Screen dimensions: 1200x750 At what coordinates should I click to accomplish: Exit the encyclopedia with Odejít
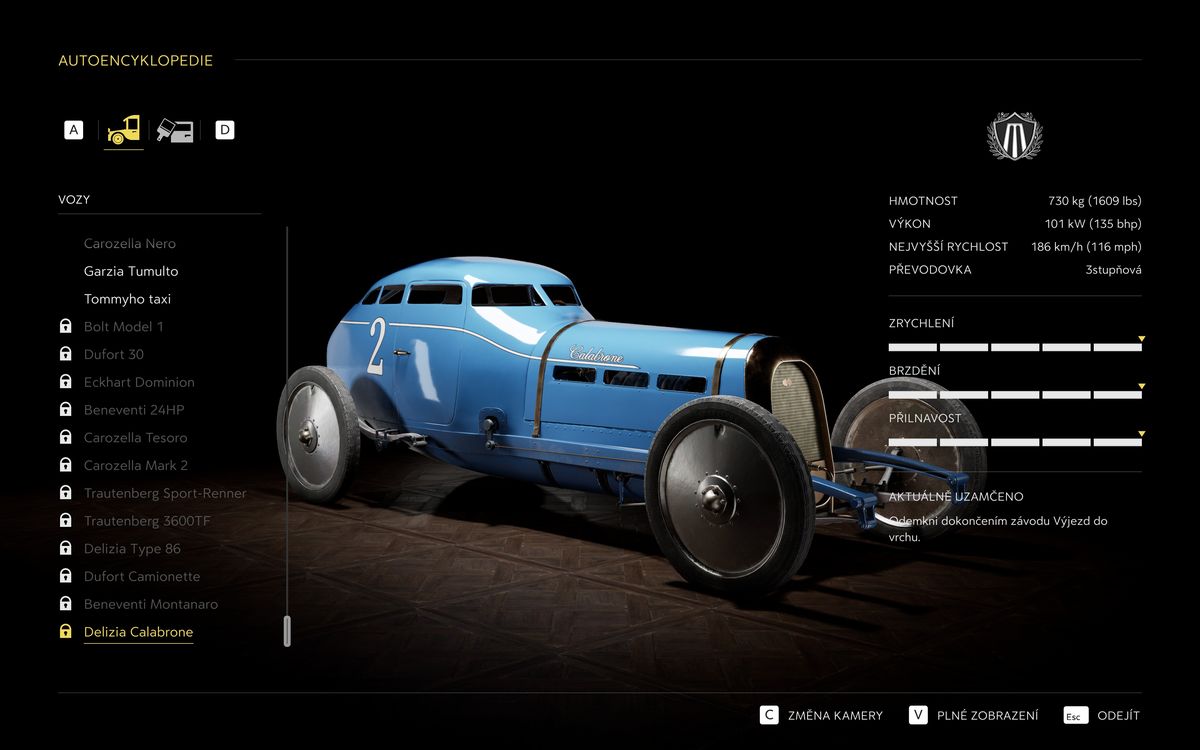pyautogui.click(x=1117, y=715)
